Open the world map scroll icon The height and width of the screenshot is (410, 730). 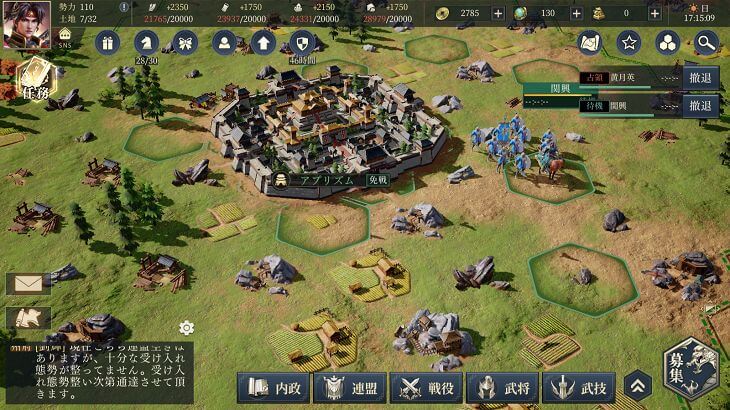pyautogui.click(x=589, y=42)
